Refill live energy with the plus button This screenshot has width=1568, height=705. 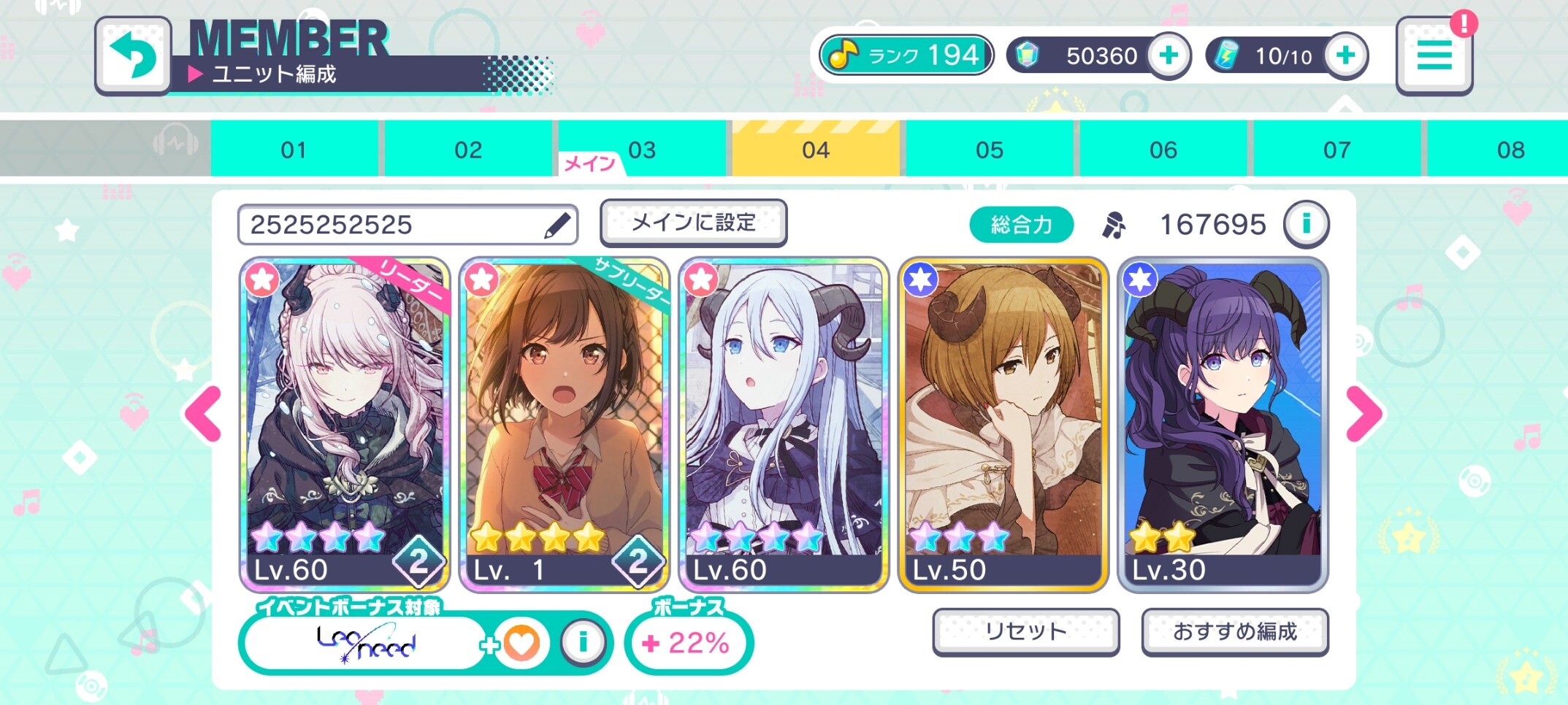pyautogui.click(x=1345, y=55)
